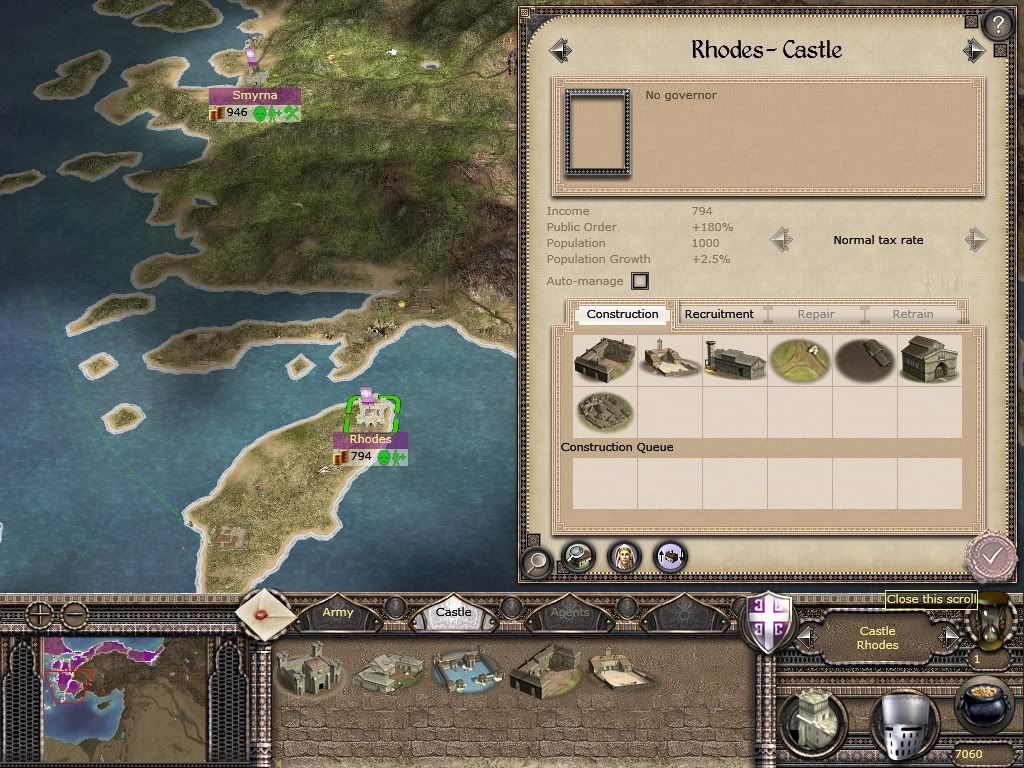Open help with the question mark button
The image size is (1024, 768).
coord(997,24)
